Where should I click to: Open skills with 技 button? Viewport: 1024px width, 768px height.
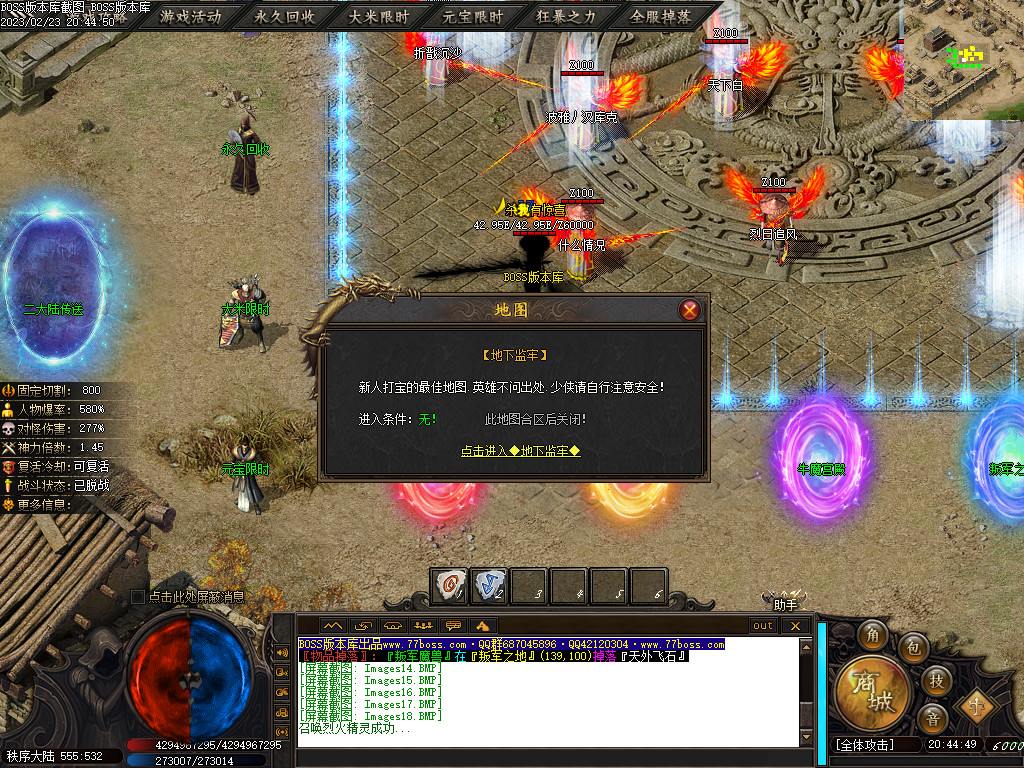pos(937,680)
